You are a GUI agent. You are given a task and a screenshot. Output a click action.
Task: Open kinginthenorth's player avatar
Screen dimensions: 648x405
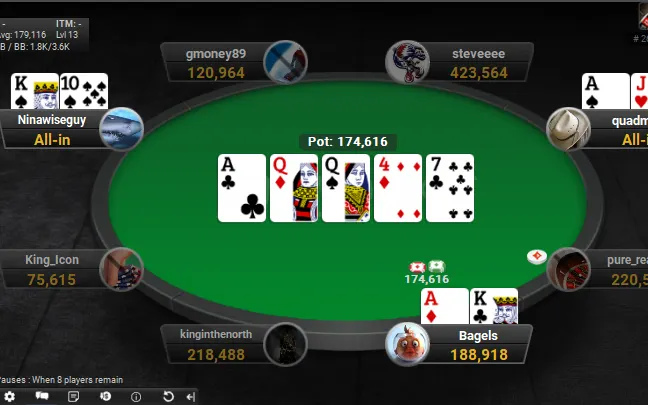pos(284,344)
